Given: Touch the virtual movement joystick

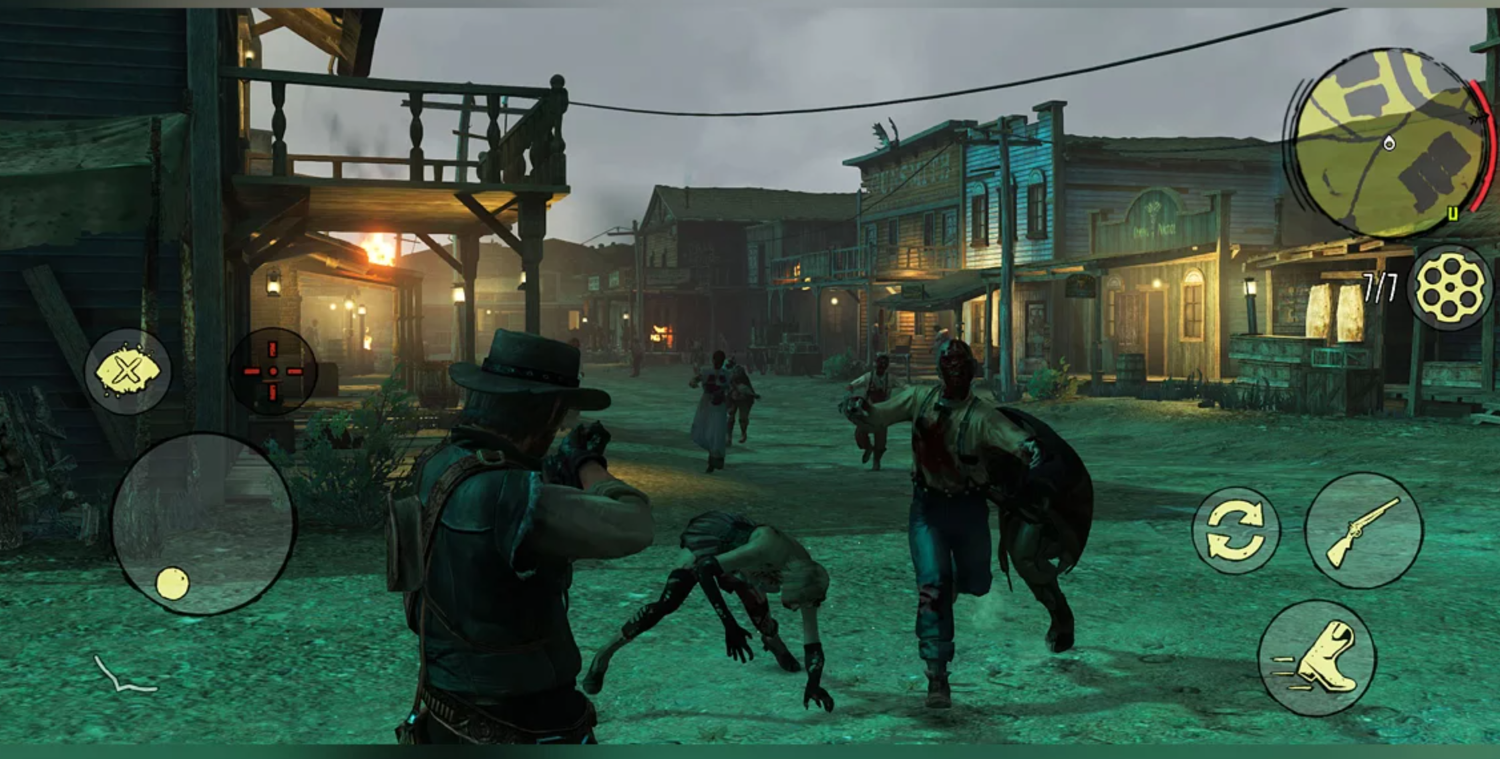Looking at the screenshot, I should (202, 523).
